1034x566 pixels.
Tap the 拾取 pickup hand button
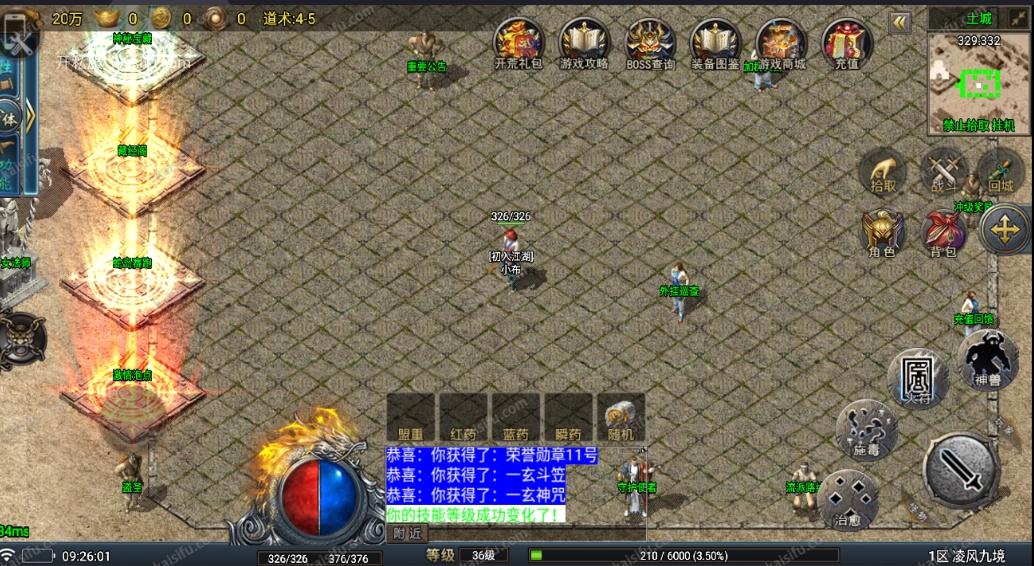click(x=883, y=172)
